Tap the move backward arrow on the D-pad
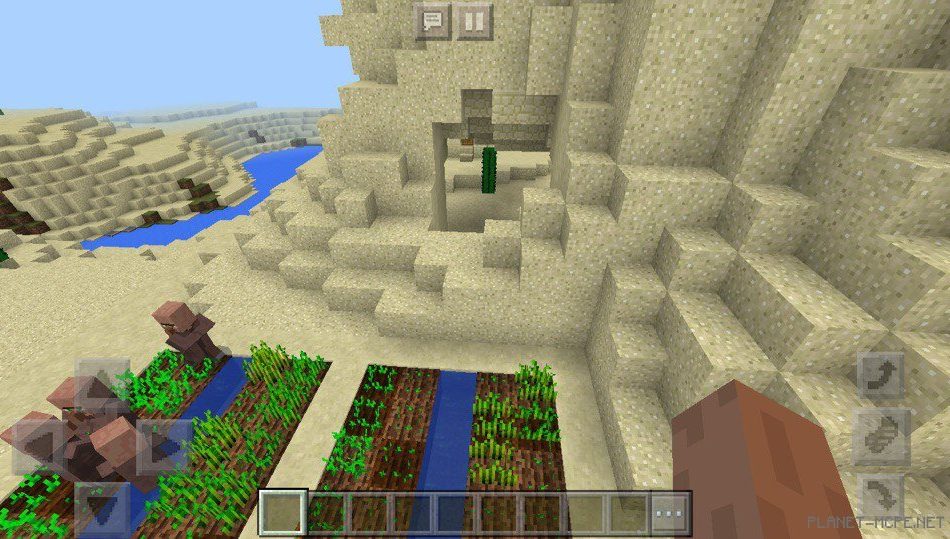The height and width of the screenshot is (539, 950). click(x=102, y=507)
